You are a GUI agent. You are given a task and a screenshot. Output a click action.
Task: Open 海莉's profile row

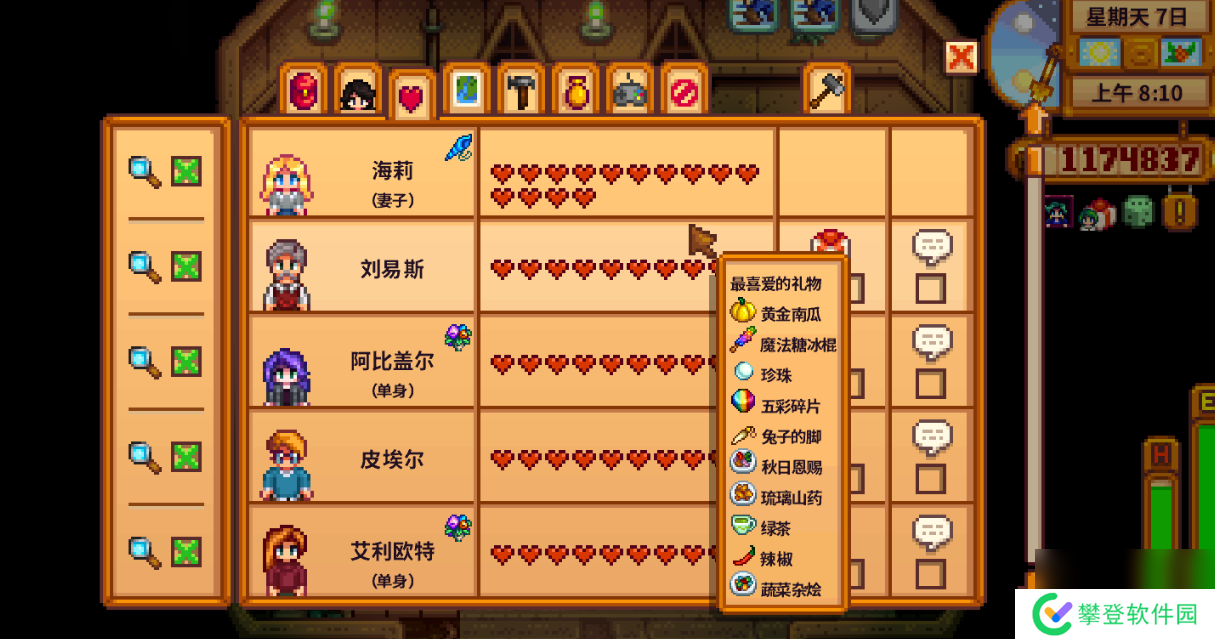tap(362, 174)
